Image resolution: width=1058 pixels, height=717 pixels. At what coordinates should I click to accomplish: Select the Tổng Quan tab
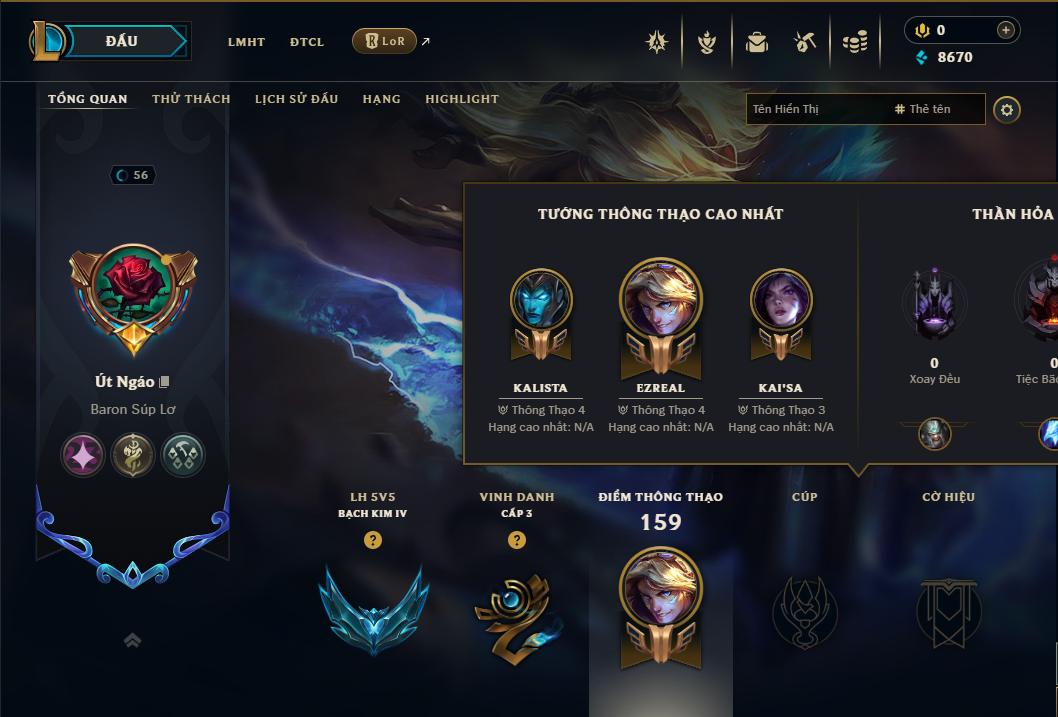click(88, 99)
